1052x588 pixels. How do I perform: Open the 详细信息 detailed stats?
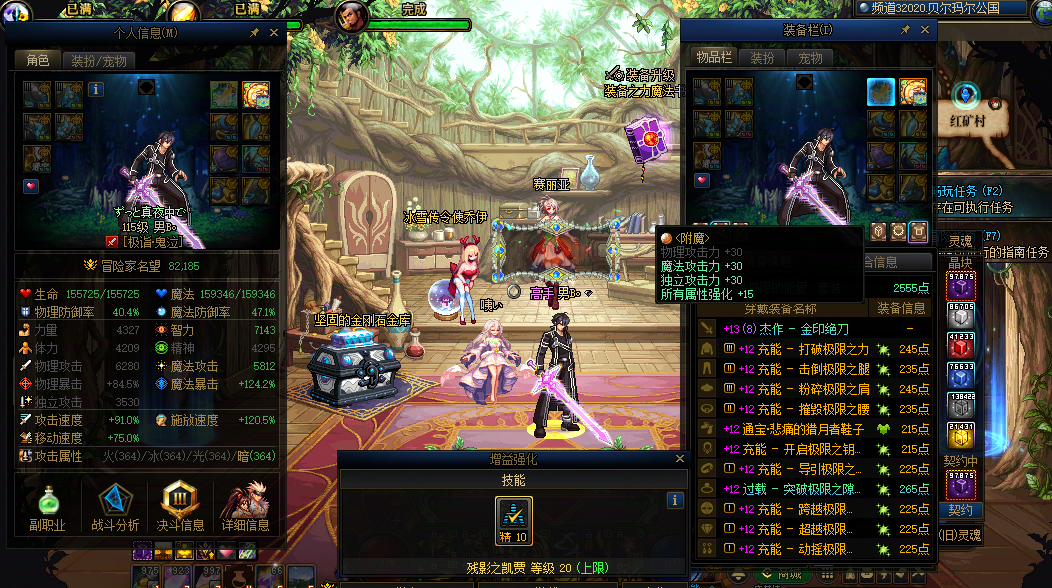pos(245,508)
